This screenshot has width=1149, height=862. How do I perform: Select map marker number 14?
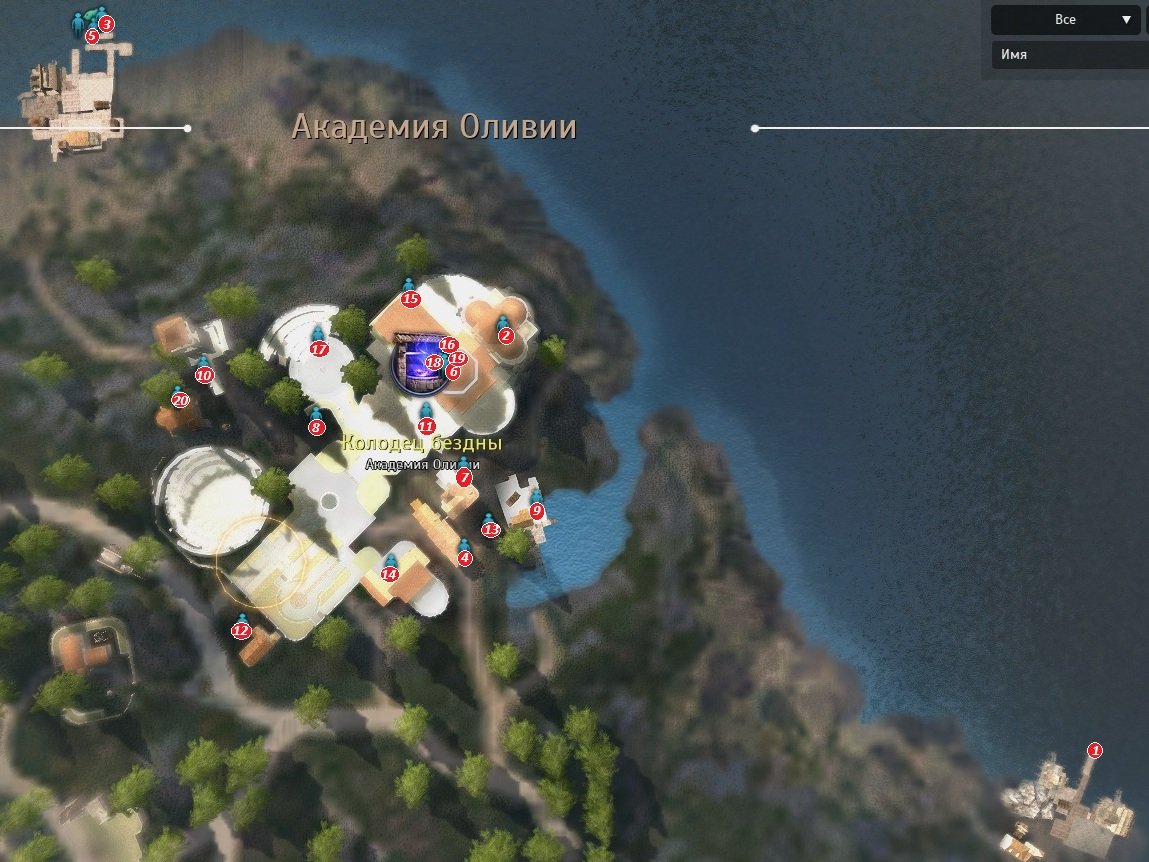click(390, 574)
